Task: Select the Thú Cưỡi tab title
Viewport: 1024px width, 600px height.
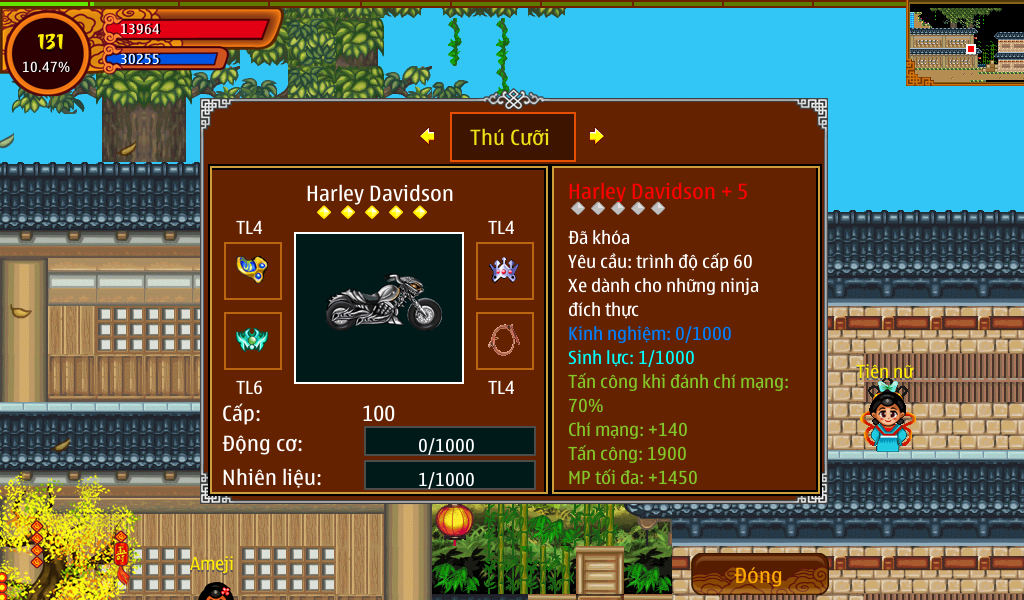Action: click(512, 137)
